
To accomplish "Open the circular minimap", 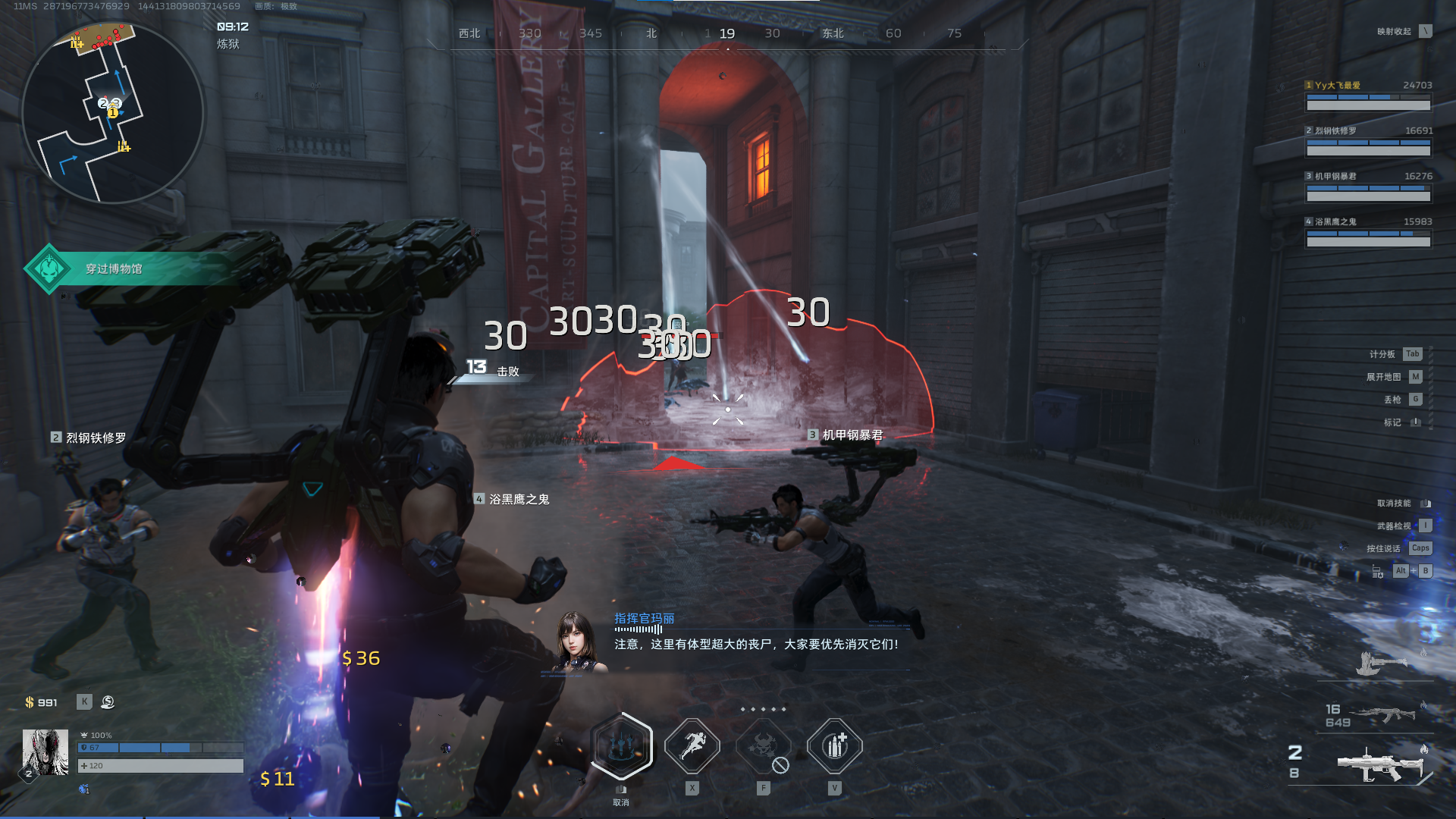I will [x=112, y=114].
